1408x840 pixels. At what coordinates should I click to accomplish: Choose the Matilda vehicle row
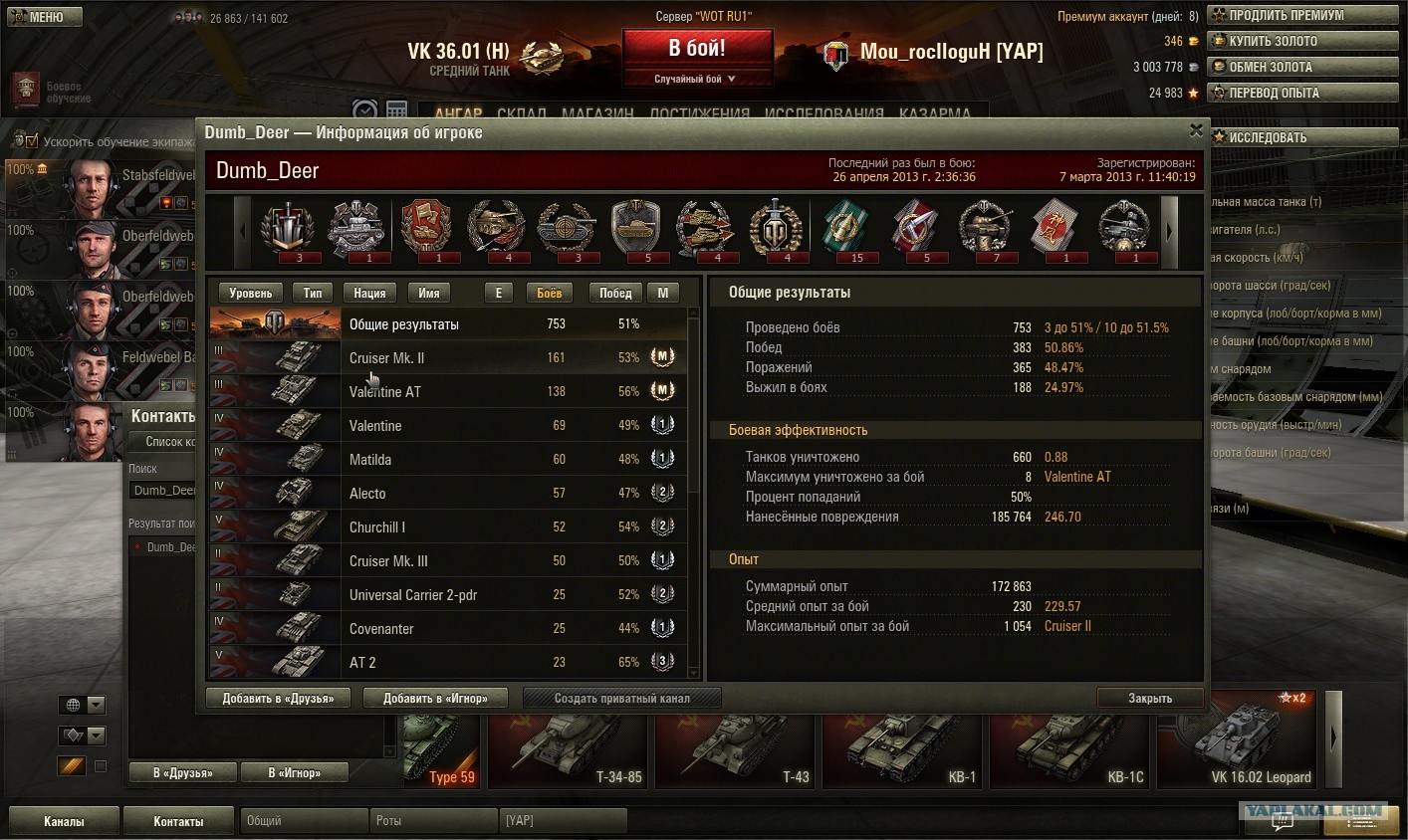pos(448,460)
